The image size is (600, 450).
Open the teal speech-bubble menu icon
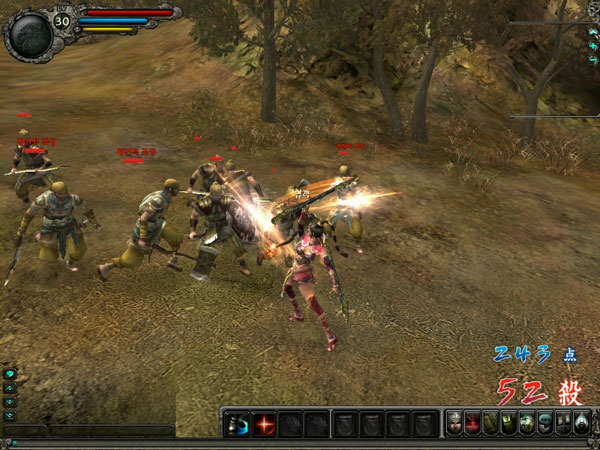pyautogui.click(x=544, y=423)
